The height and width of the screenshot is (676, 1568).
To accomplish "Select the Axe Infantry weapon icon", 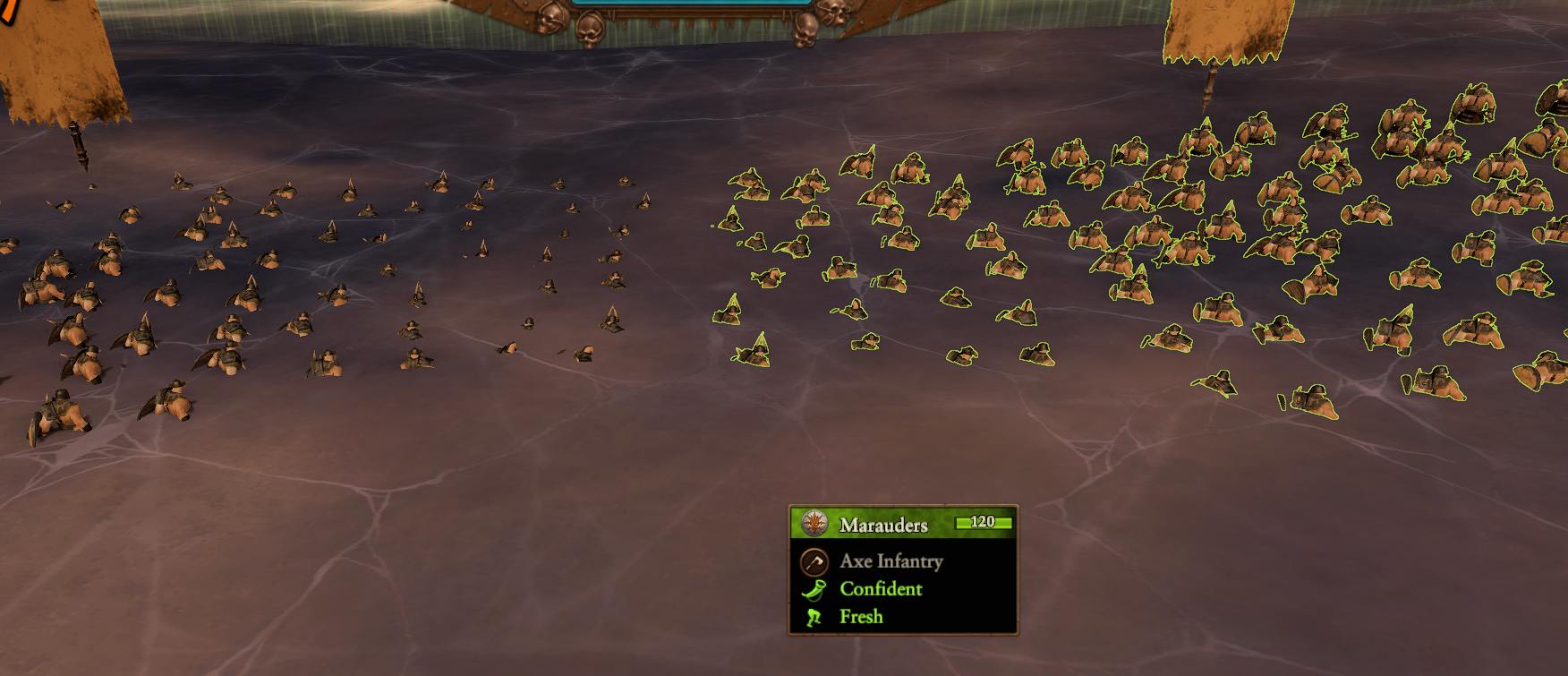I will coord(814,561).
